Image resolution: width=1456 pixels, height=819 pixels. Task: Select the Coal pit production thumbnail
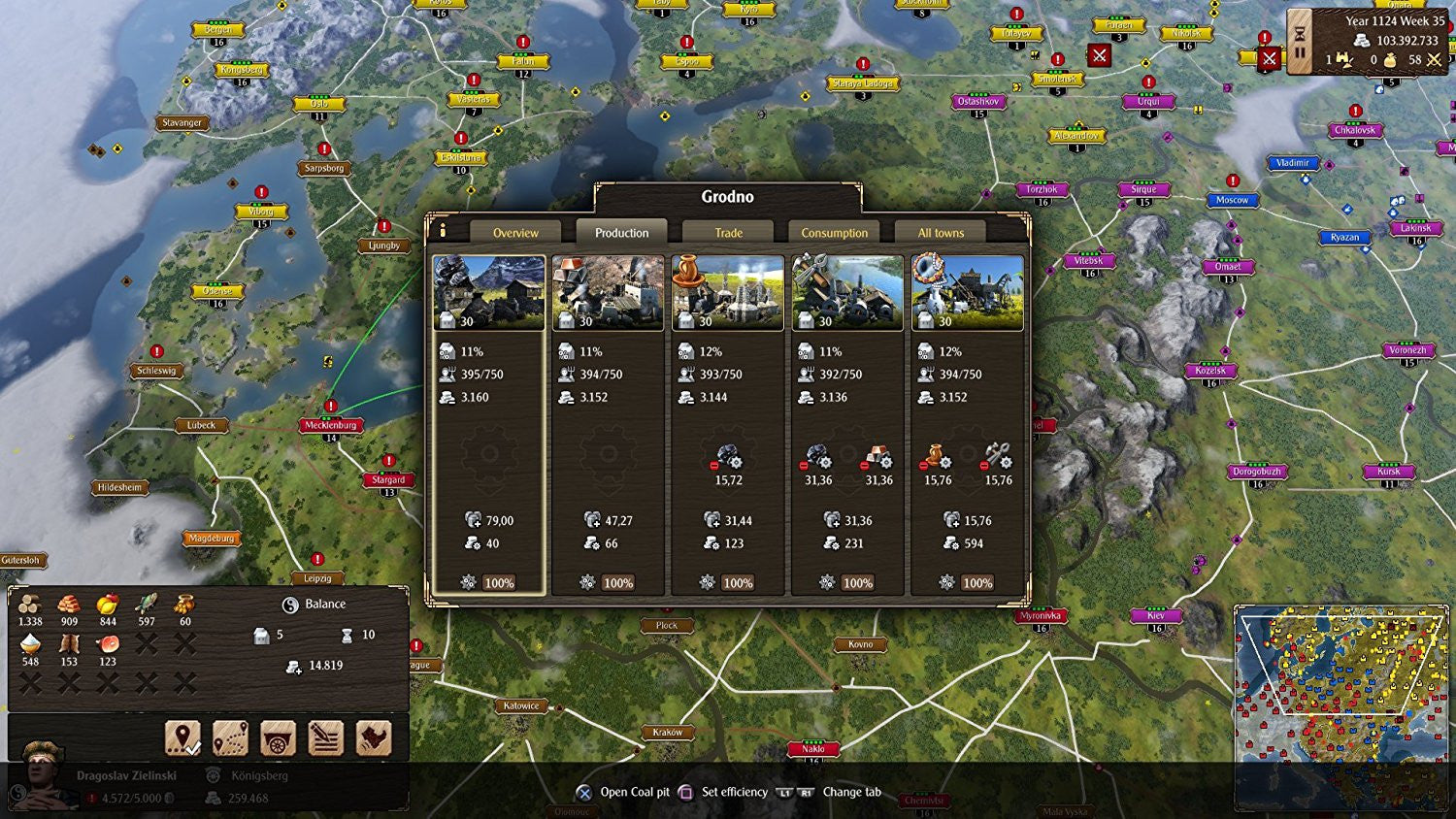[488, 291]
